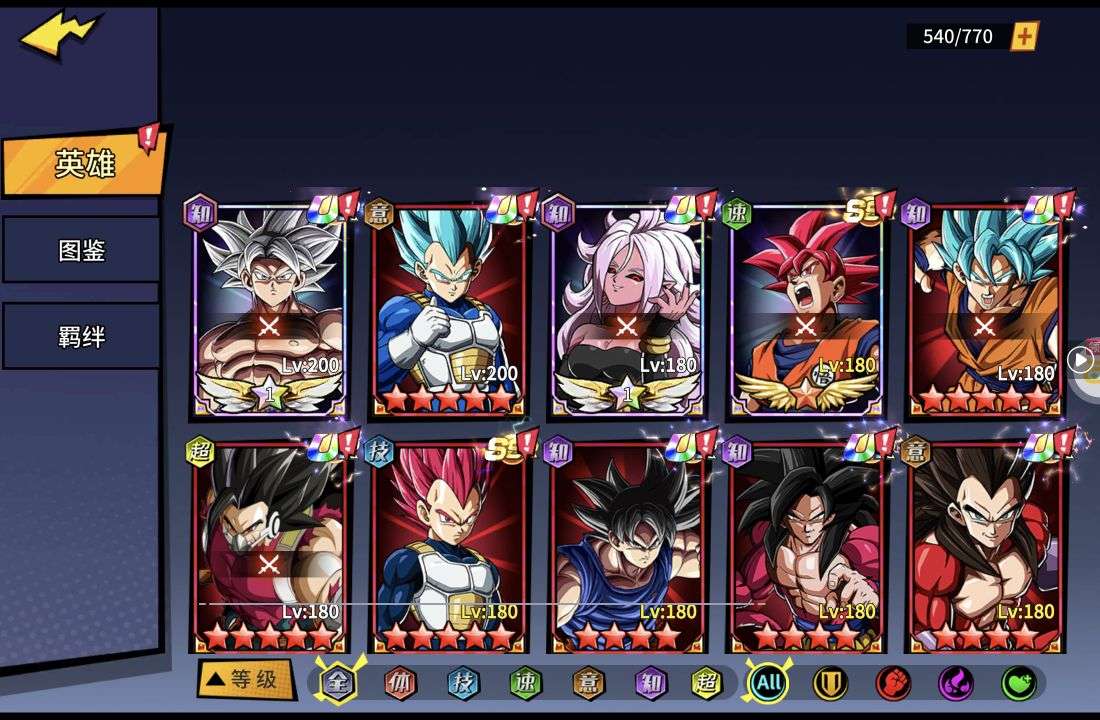Select the red-haired Super Saiyan God Goku card
Viewport: 1100px width, 720px height.
tap(806, 310)
